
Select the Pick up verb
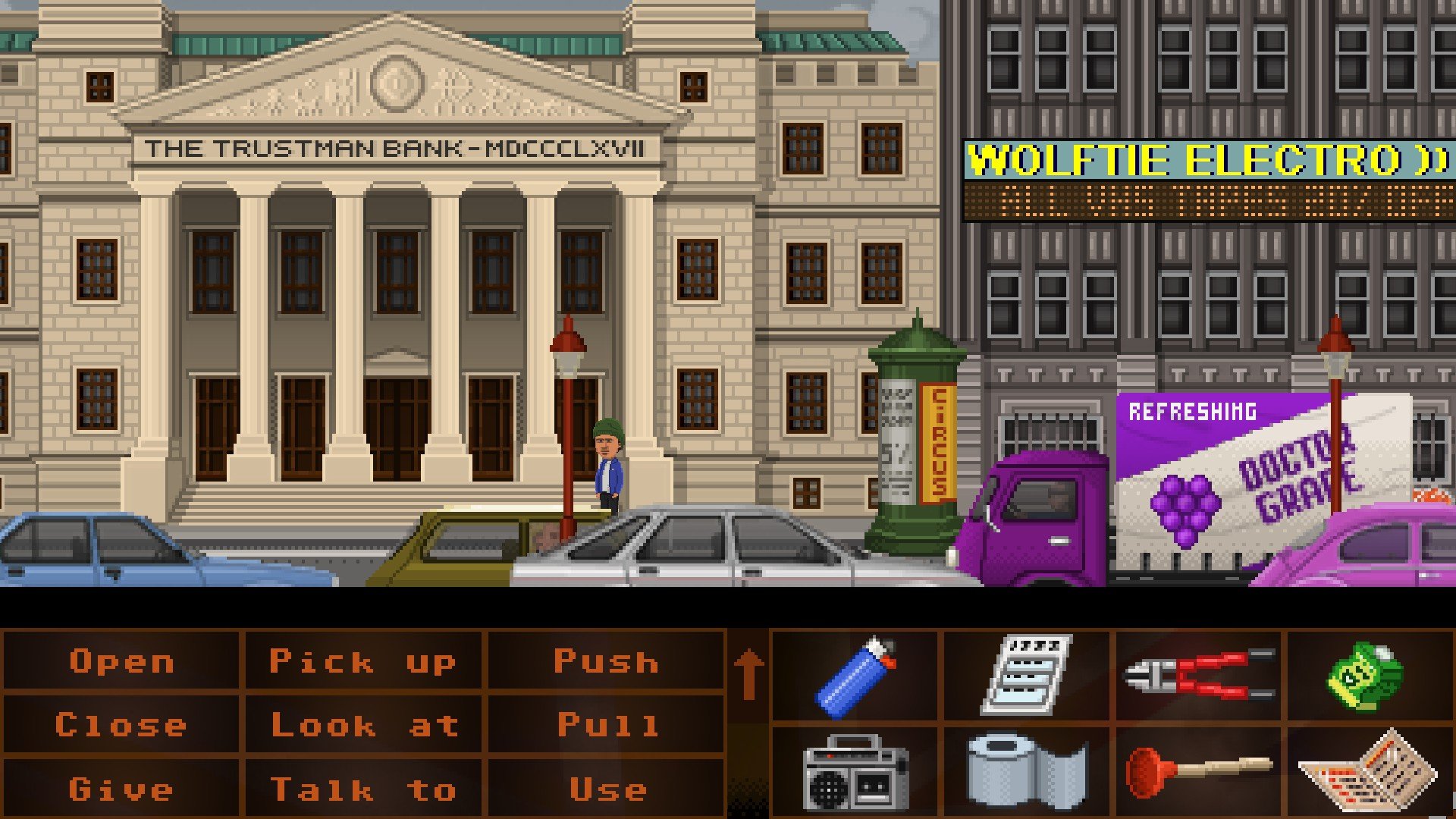pos(362,661)
